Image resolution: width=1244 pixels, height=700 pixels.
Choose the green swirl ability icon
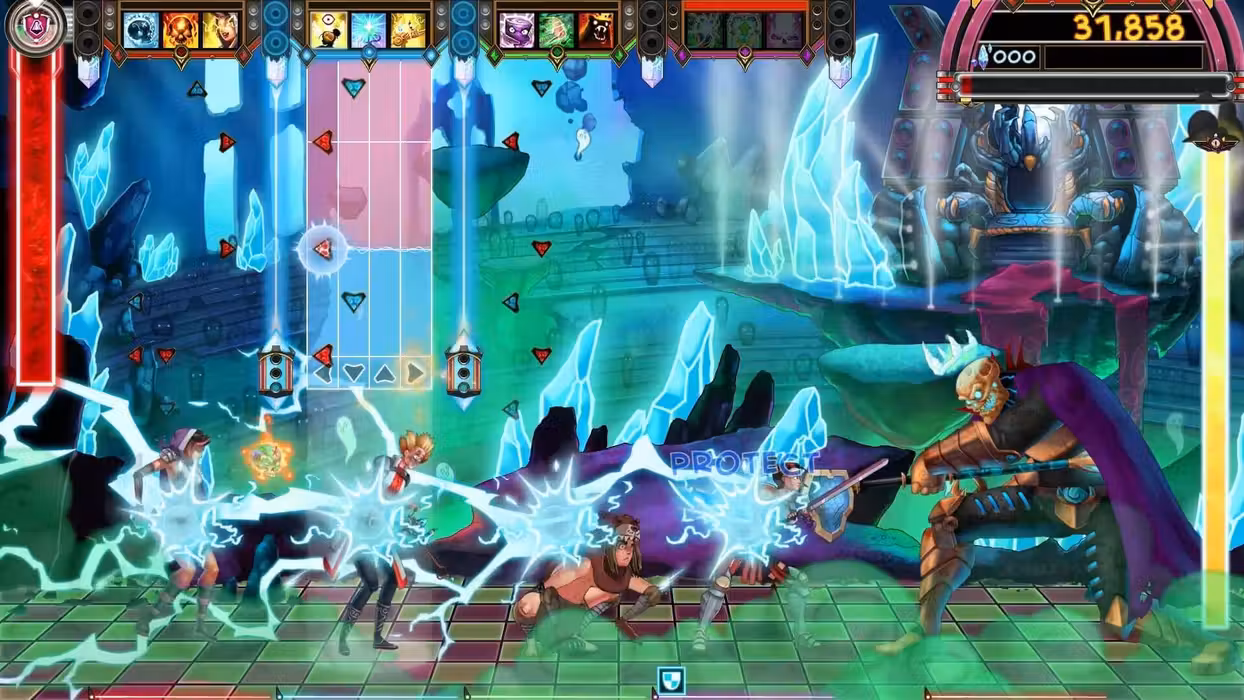(x=556, y=30)
